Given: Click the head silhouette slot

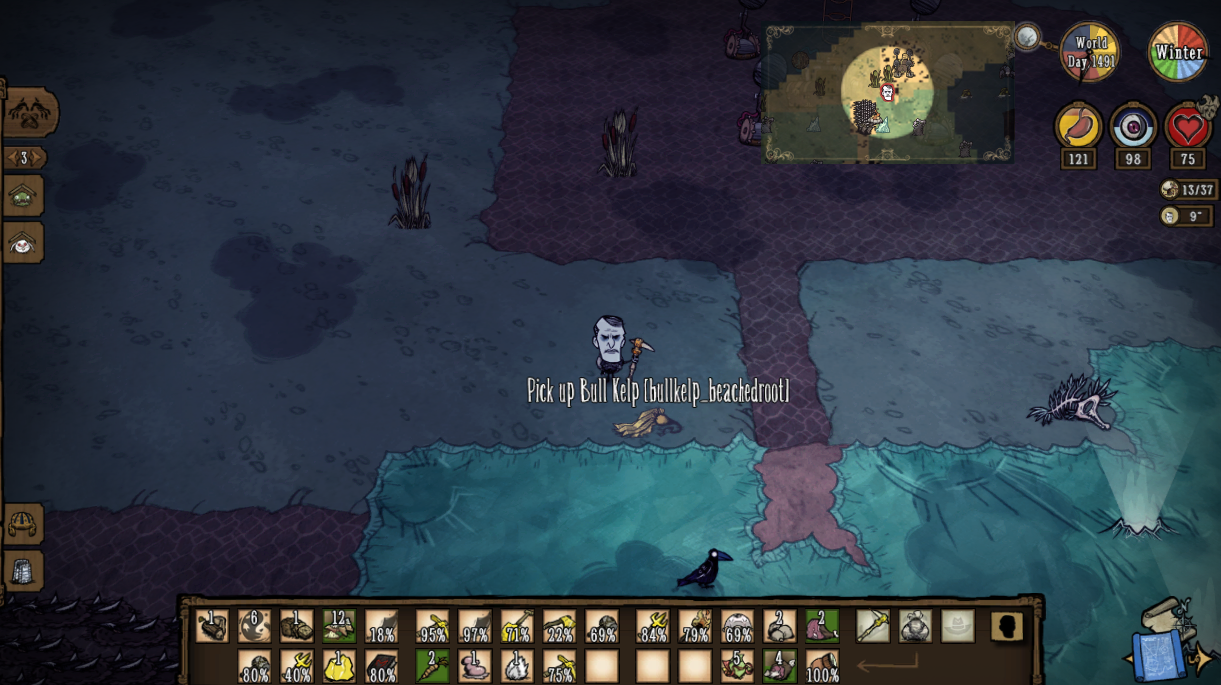Looking at the screenshot, I should coord(1007,626).
